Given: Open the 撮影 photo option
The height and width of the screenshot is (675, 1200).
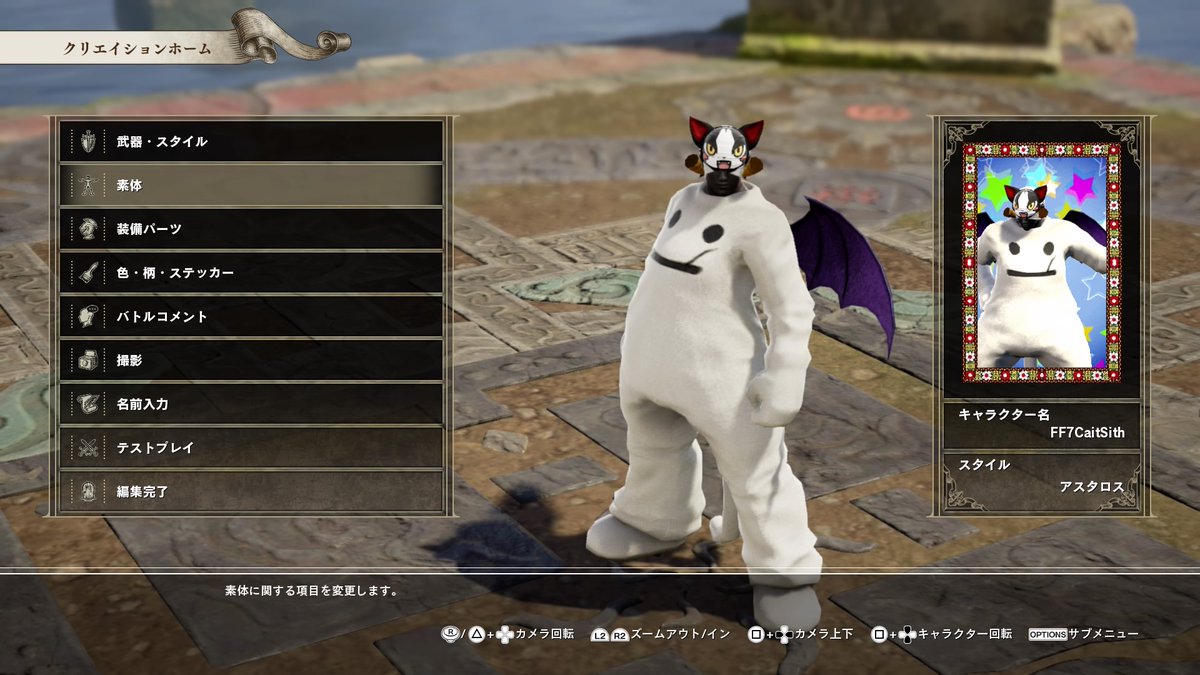Looking at the screenshot, I should click(x=250, y=360).
